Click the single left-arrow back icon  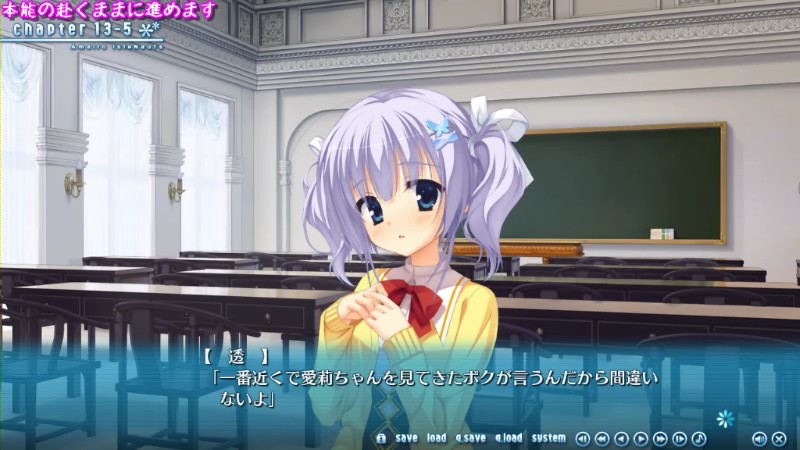coord(621,438)
